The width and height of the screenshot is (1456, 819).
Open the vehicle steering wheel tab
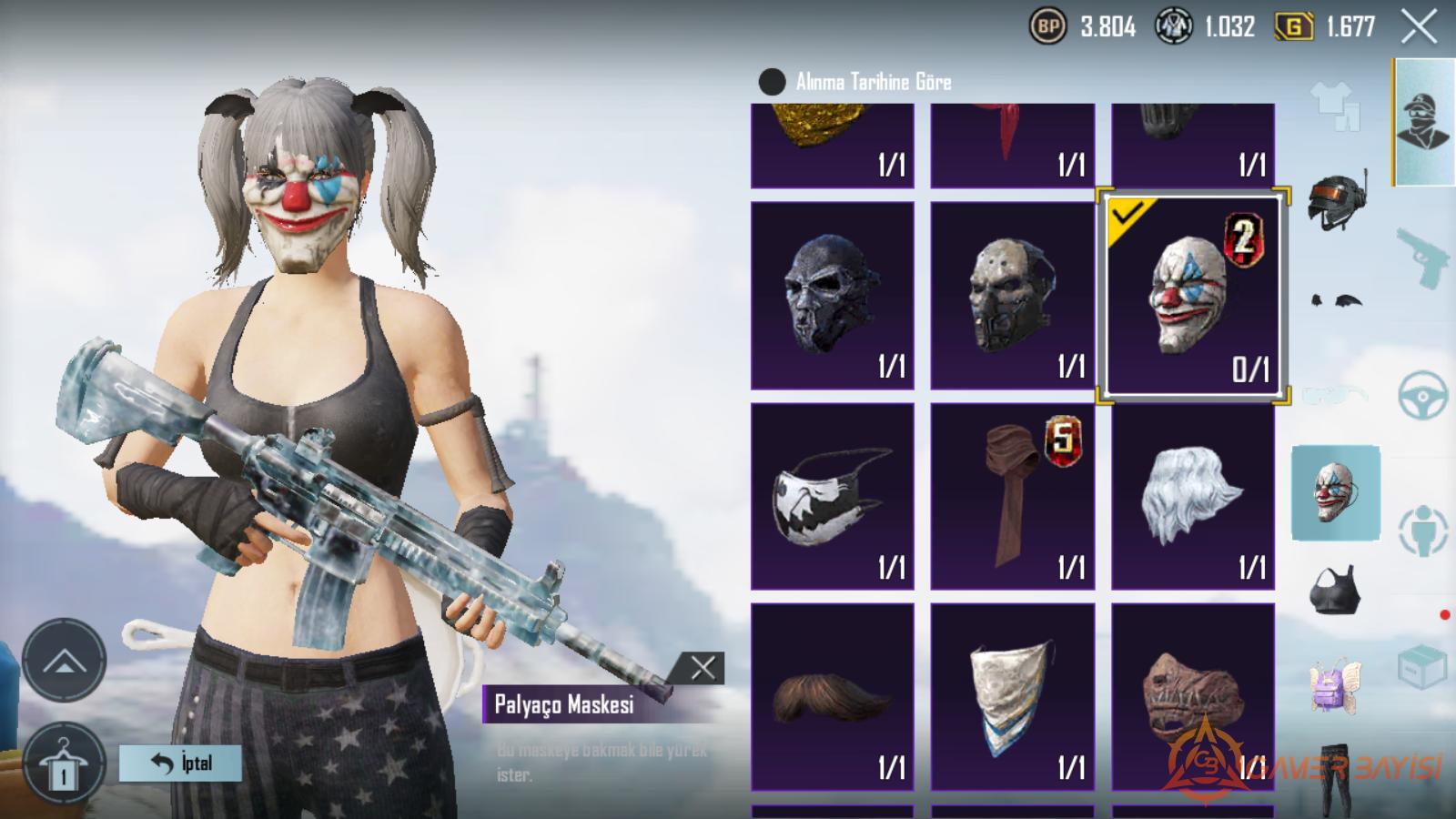tap(1422, 396)
